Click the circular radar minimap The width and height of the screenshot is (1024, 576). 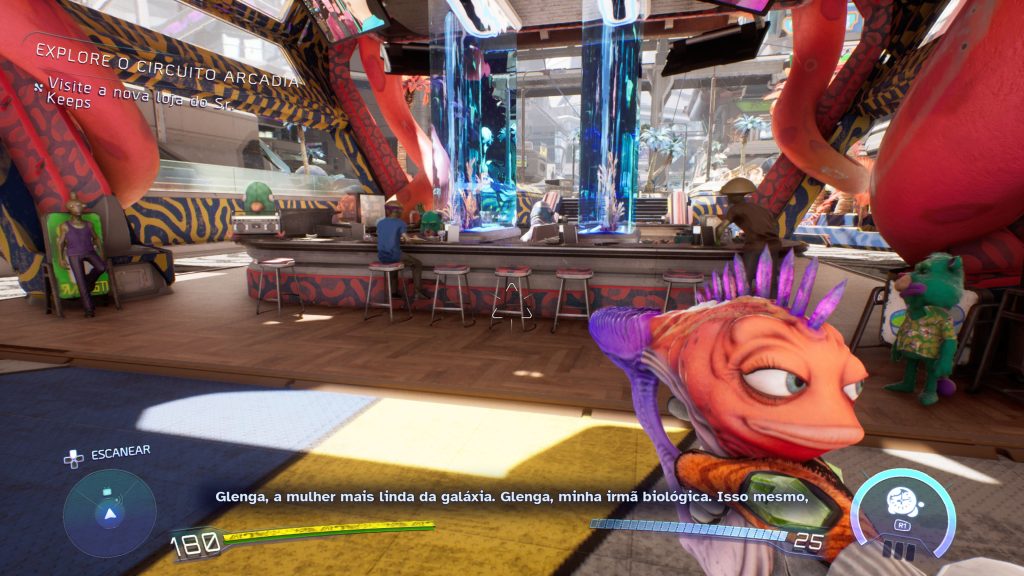click(110, 514)
